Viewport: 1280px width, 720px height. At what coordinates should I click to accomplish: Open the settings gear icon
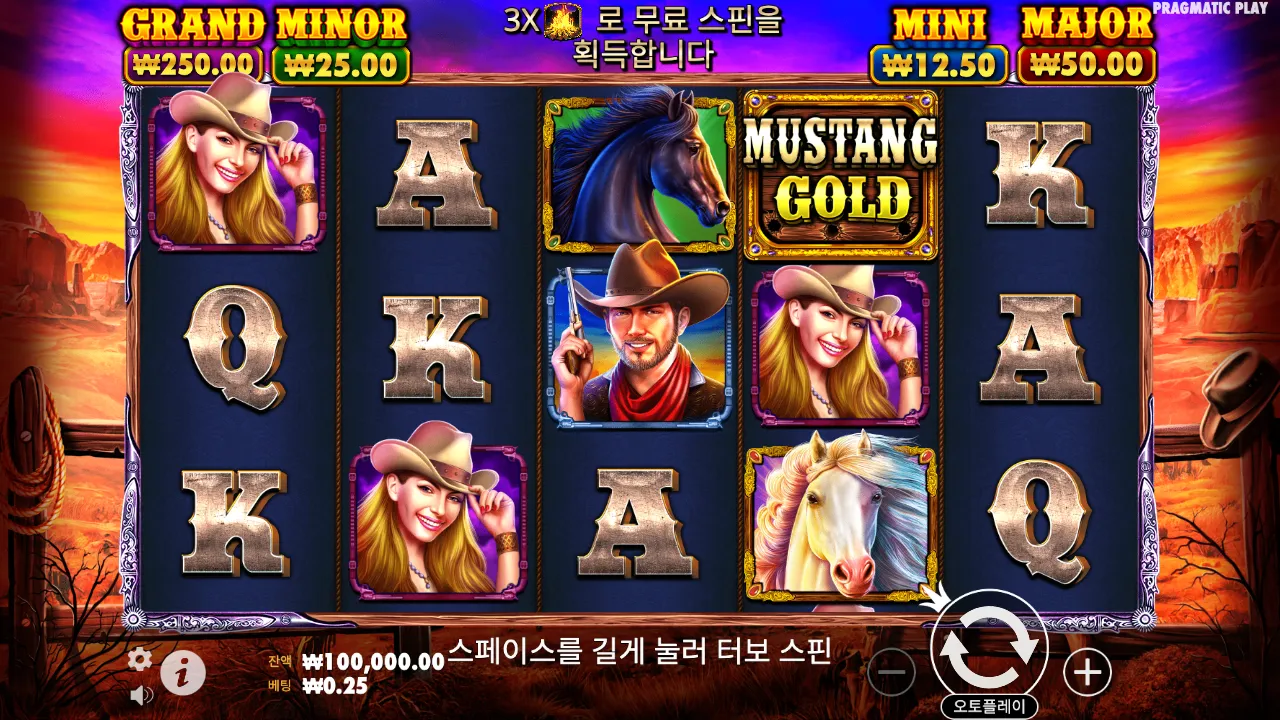point(140,660)
